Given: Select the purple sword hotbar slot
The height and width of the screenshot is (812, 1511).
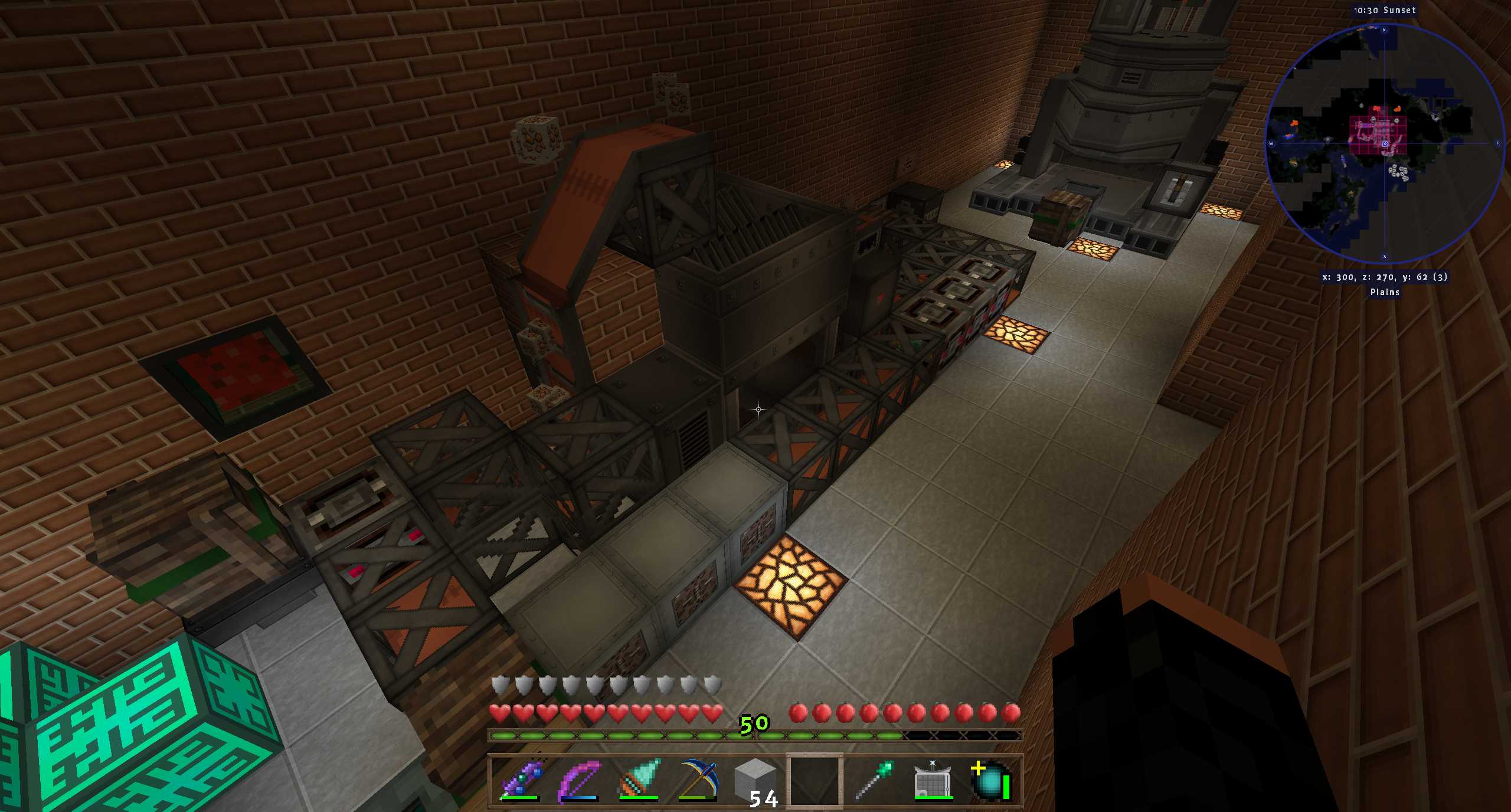Looking at the screenshot, I should tap(520, 780).
